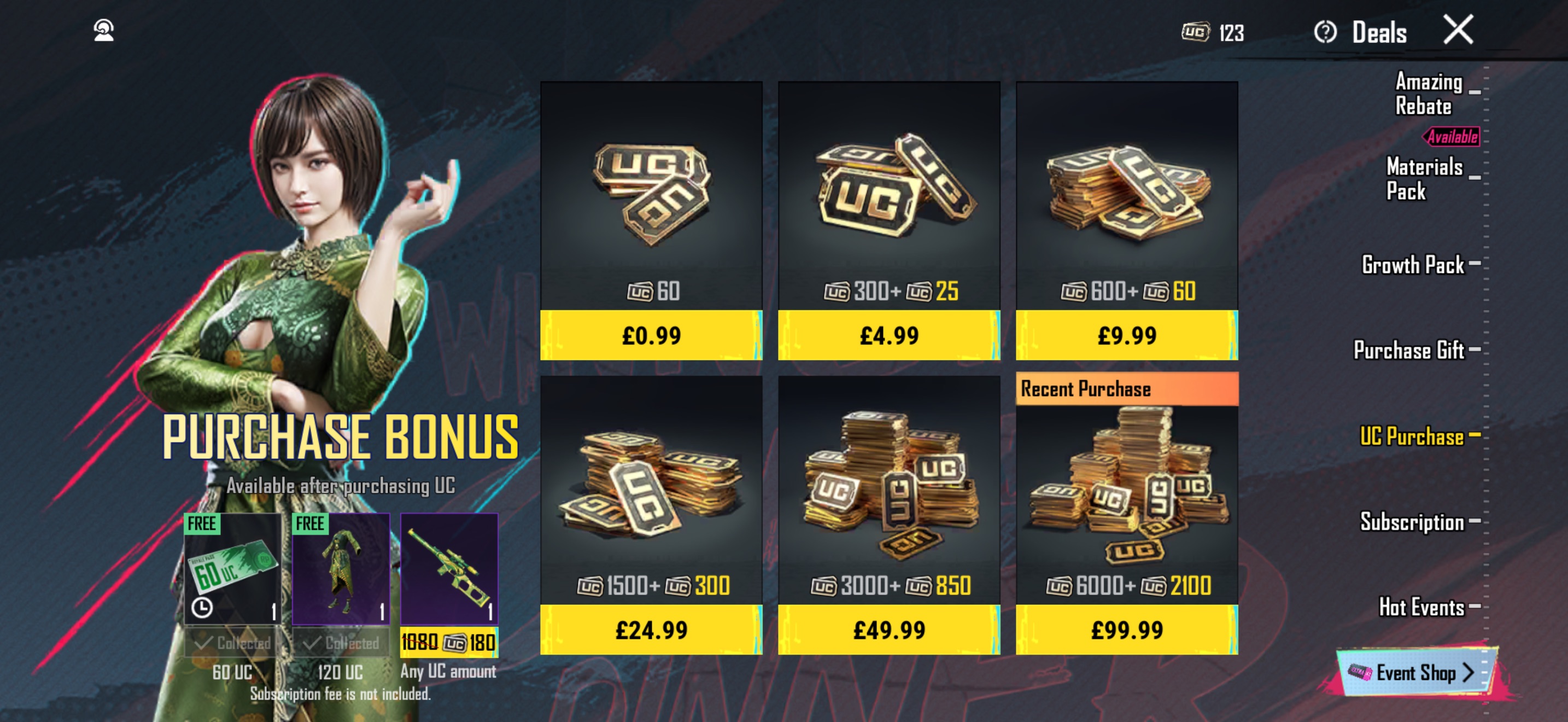Screen dimensions: 1568x722
Task: Buy the 60 UC pack for £0.99
Action: click(651, 335)
